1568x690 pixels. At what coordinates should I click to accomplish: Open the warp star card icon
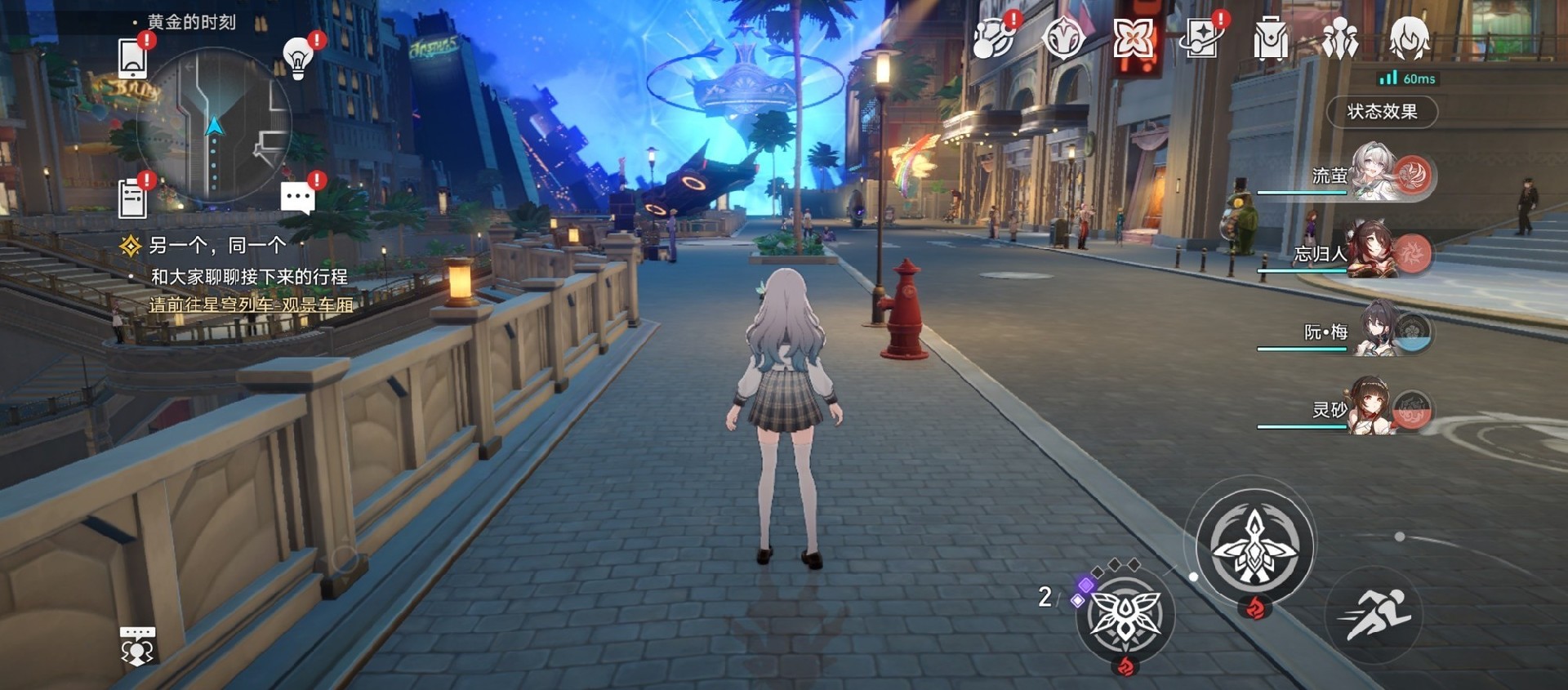click(1202, 38)
